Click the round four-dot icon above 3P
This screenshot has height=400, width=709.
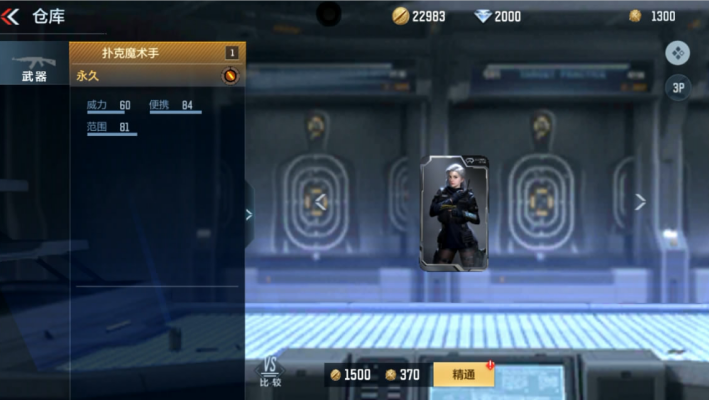[x=678, y=53]
